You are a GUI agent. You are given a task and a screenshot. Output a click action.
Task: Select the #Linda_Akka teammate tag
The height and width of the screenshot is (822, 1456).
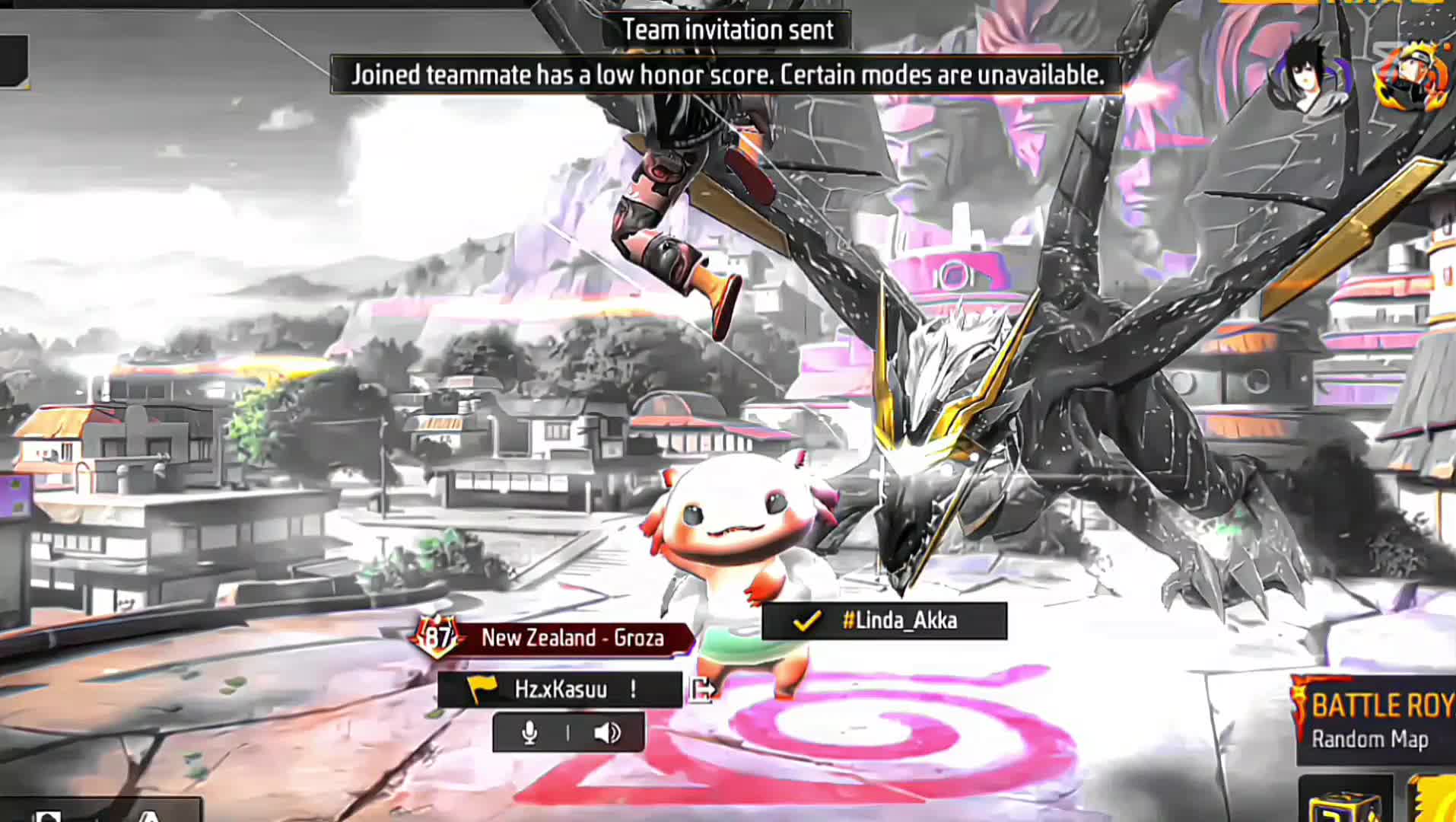[x=884, y=621]
